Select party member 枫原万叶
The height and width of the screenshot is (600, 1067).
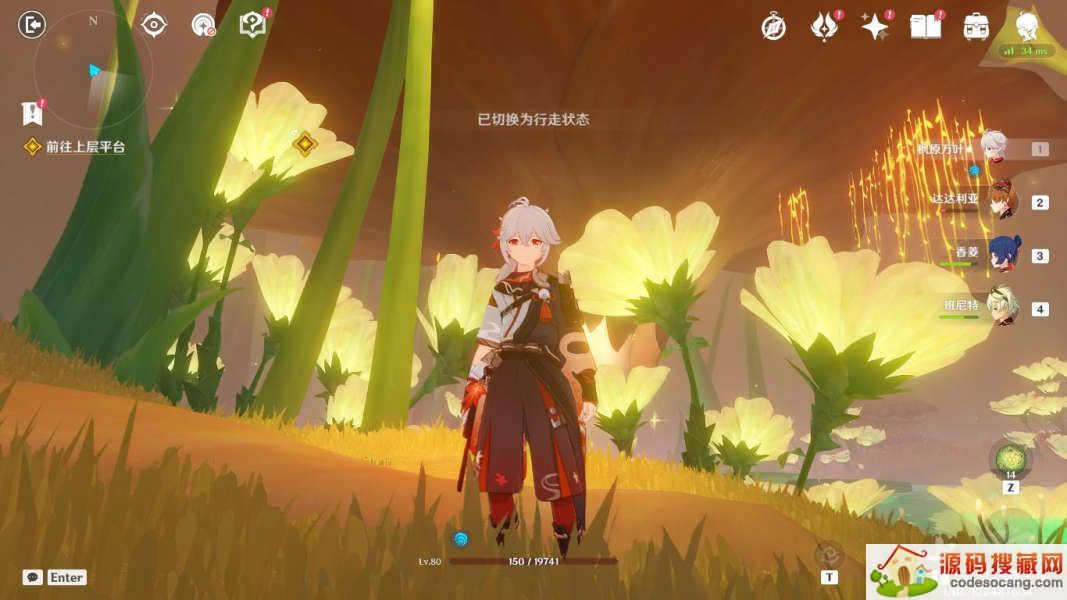pyautogui.click(x=992, y=148)
